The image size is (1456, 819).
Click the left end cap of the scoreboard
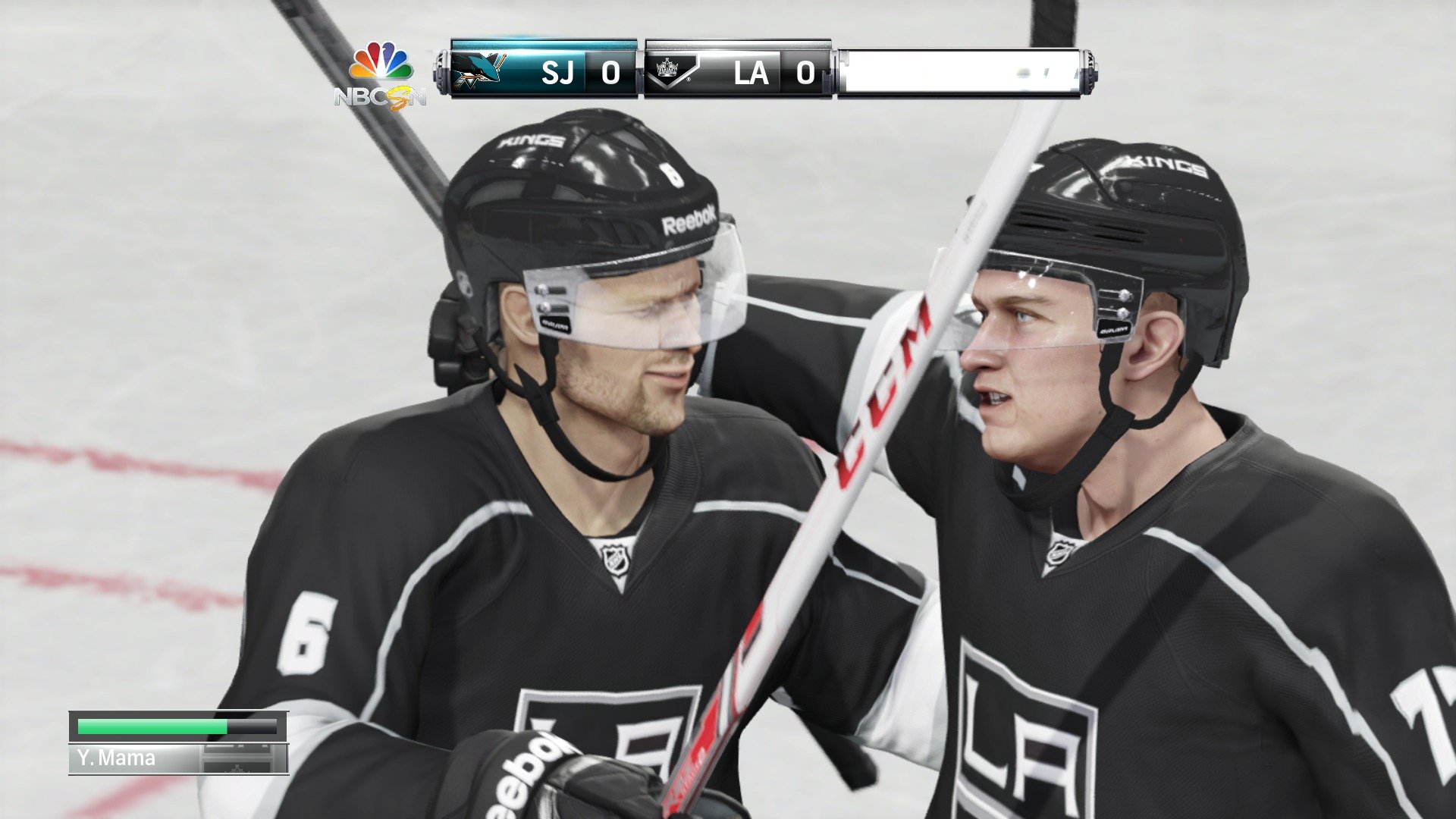(x=444, y=71)
